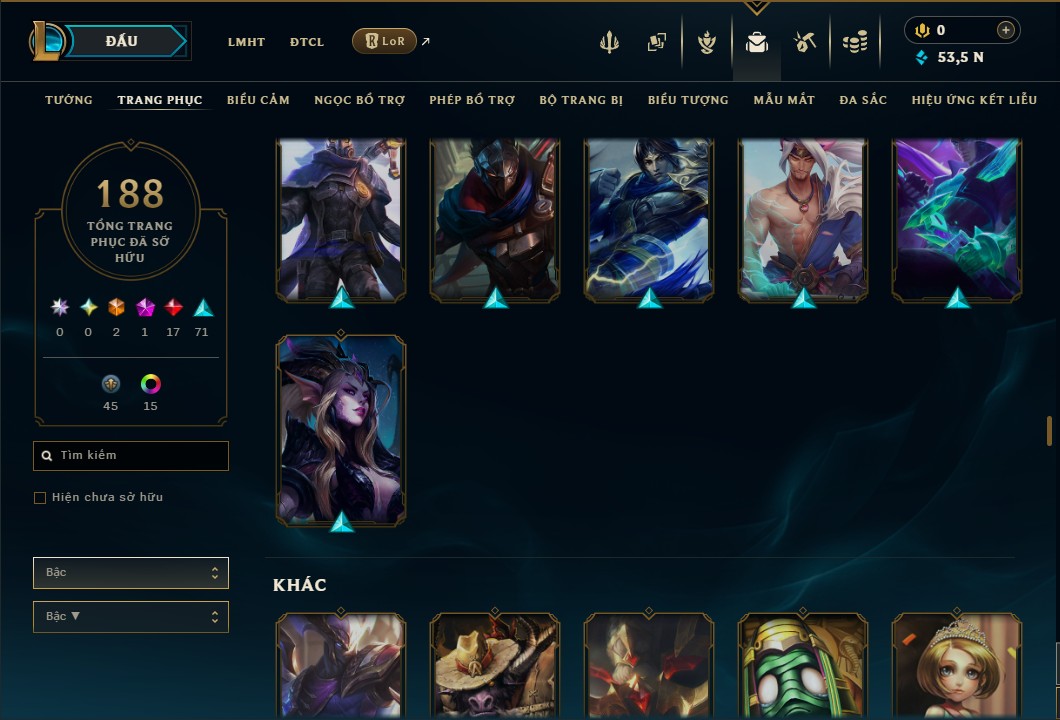Viewport: 1060px width, 720px height.
Task: Open the Bậc grouping dropdown
Action: click(x=131, y=573)
